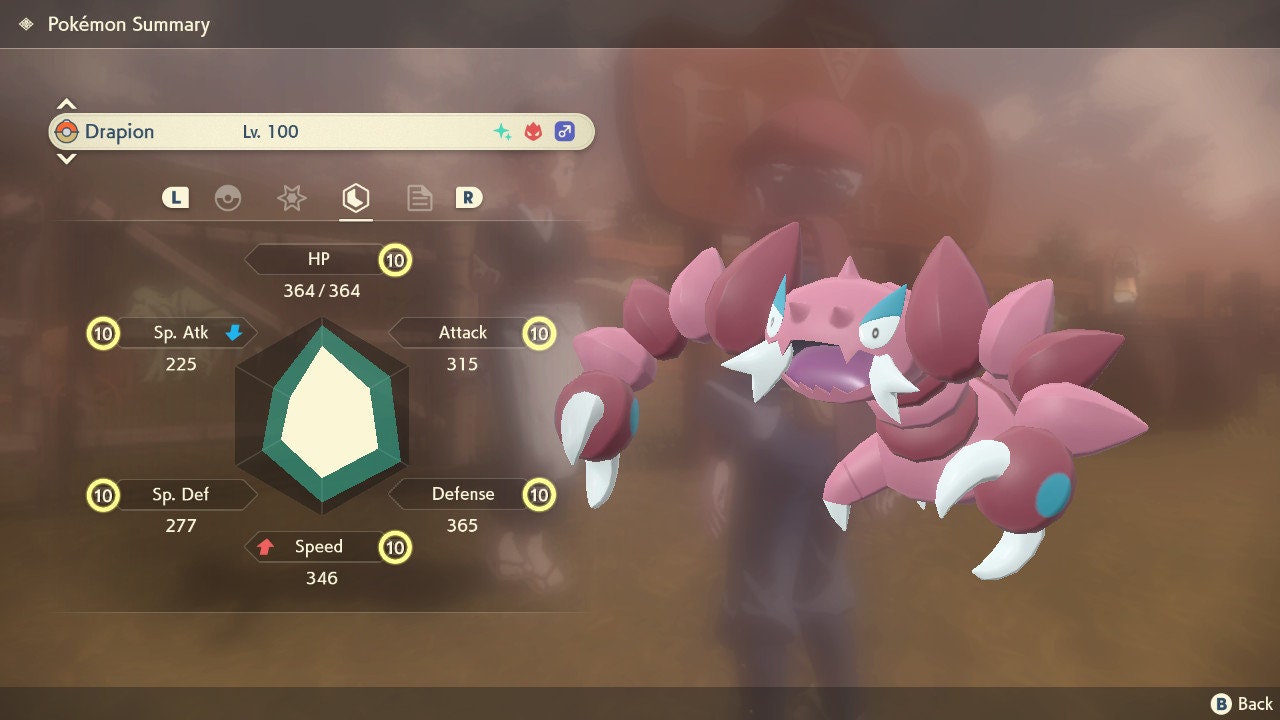Switch to the Poké Ball info tab
This screenshot has width=1280, height=720.
click(229, 198)
